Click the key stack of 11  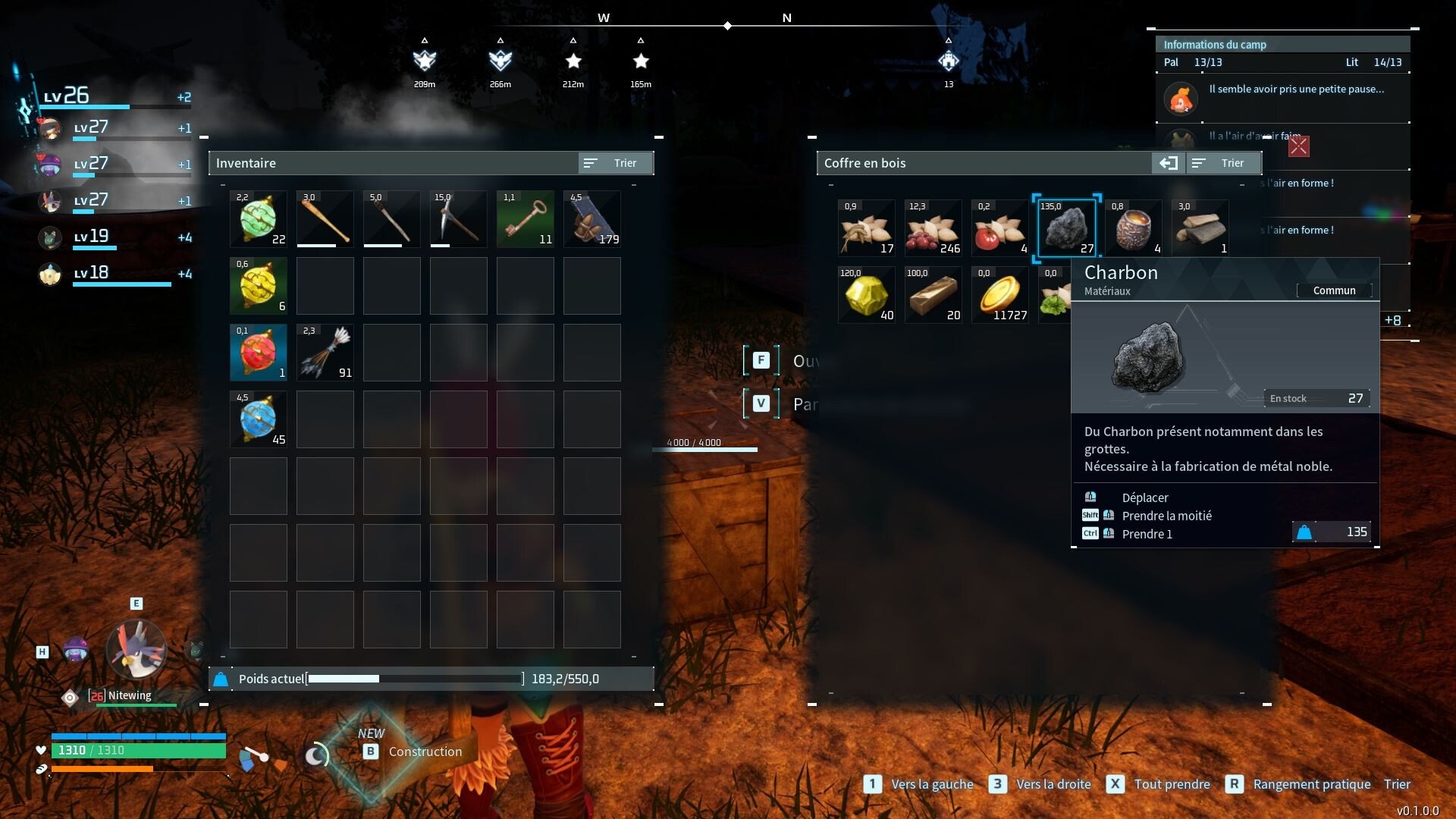pos(526,219)
